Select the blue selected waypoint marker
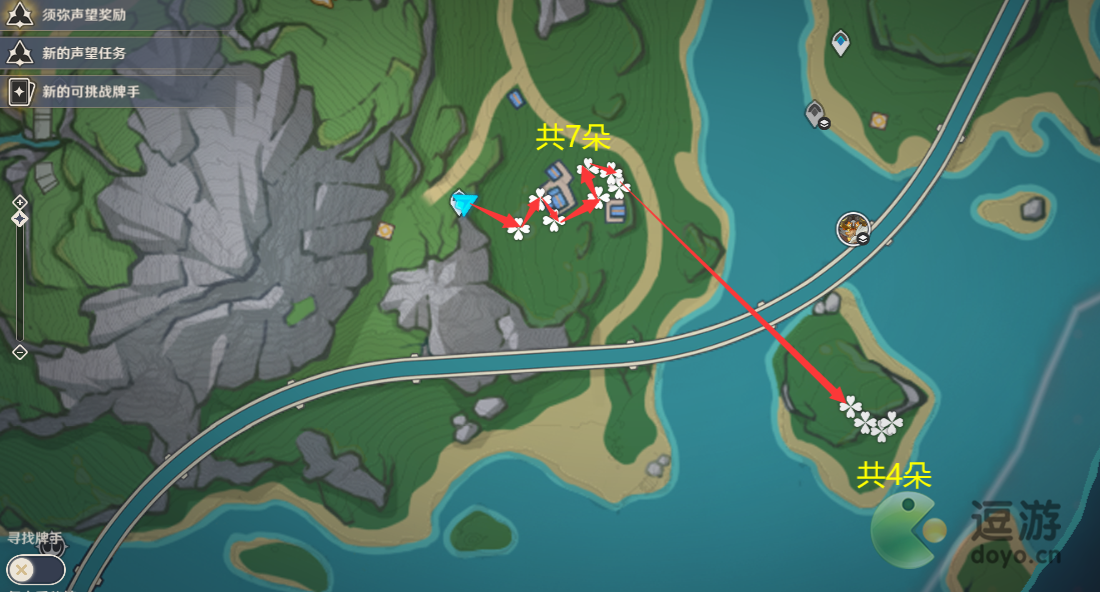 (463, 203)
